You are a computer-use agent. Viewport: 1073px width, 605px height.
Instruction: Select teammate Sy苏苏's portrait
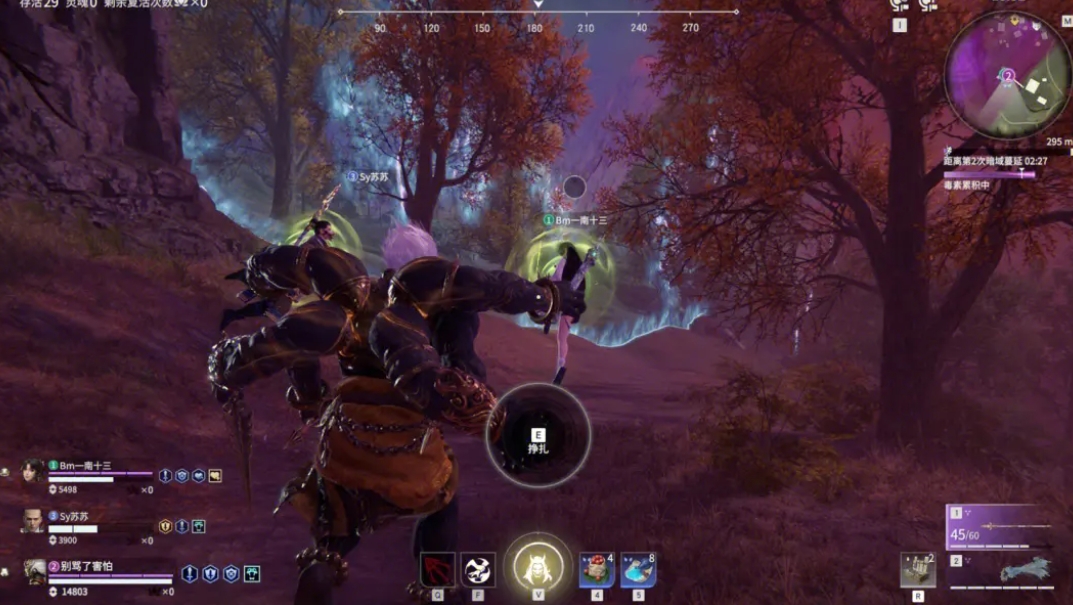(33, 521)
